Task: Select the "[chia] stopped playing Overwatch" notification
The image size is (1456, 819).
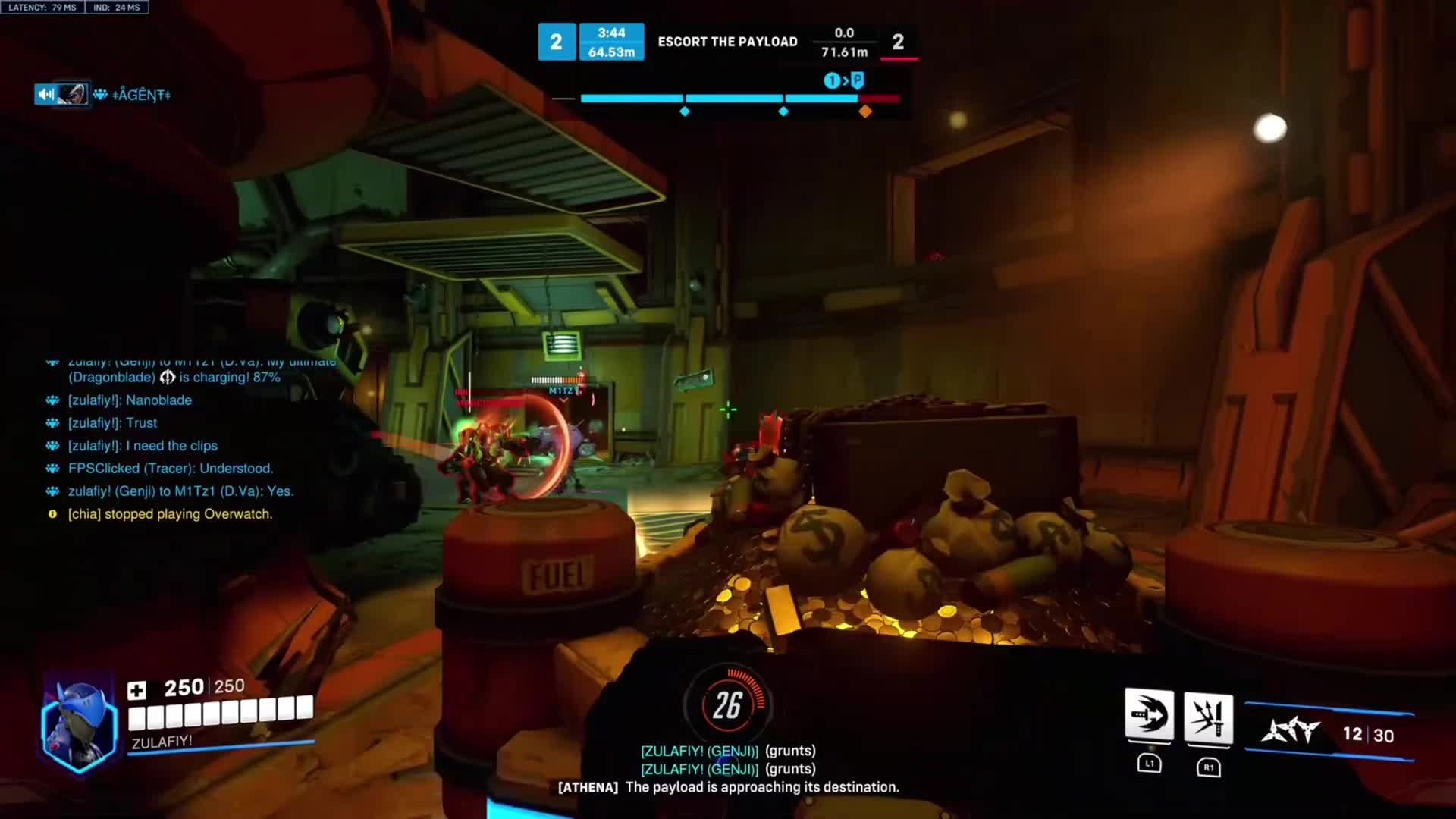Action: tap(170, 514)
